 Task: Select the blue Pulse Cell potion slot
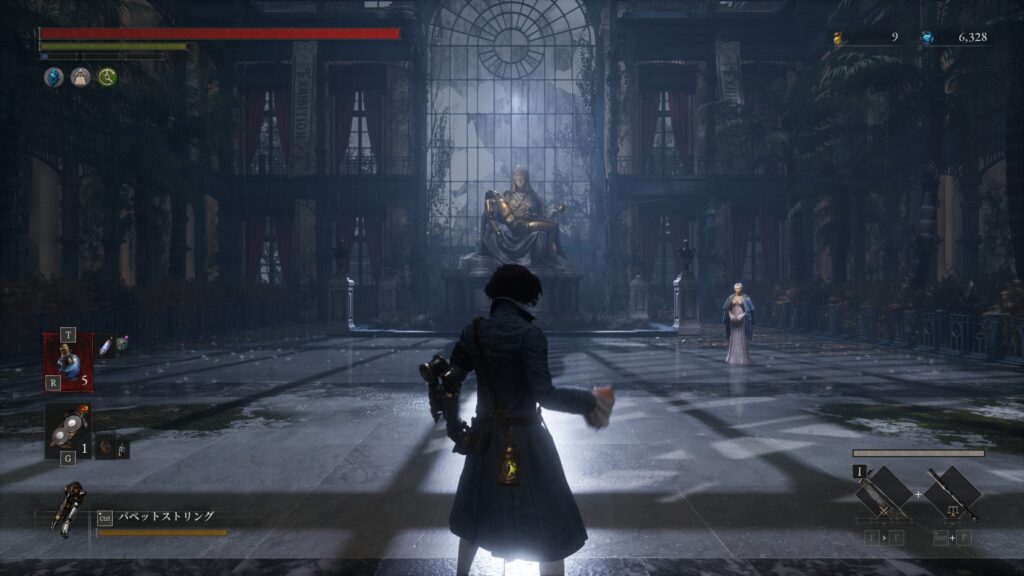tap(68, 361)
